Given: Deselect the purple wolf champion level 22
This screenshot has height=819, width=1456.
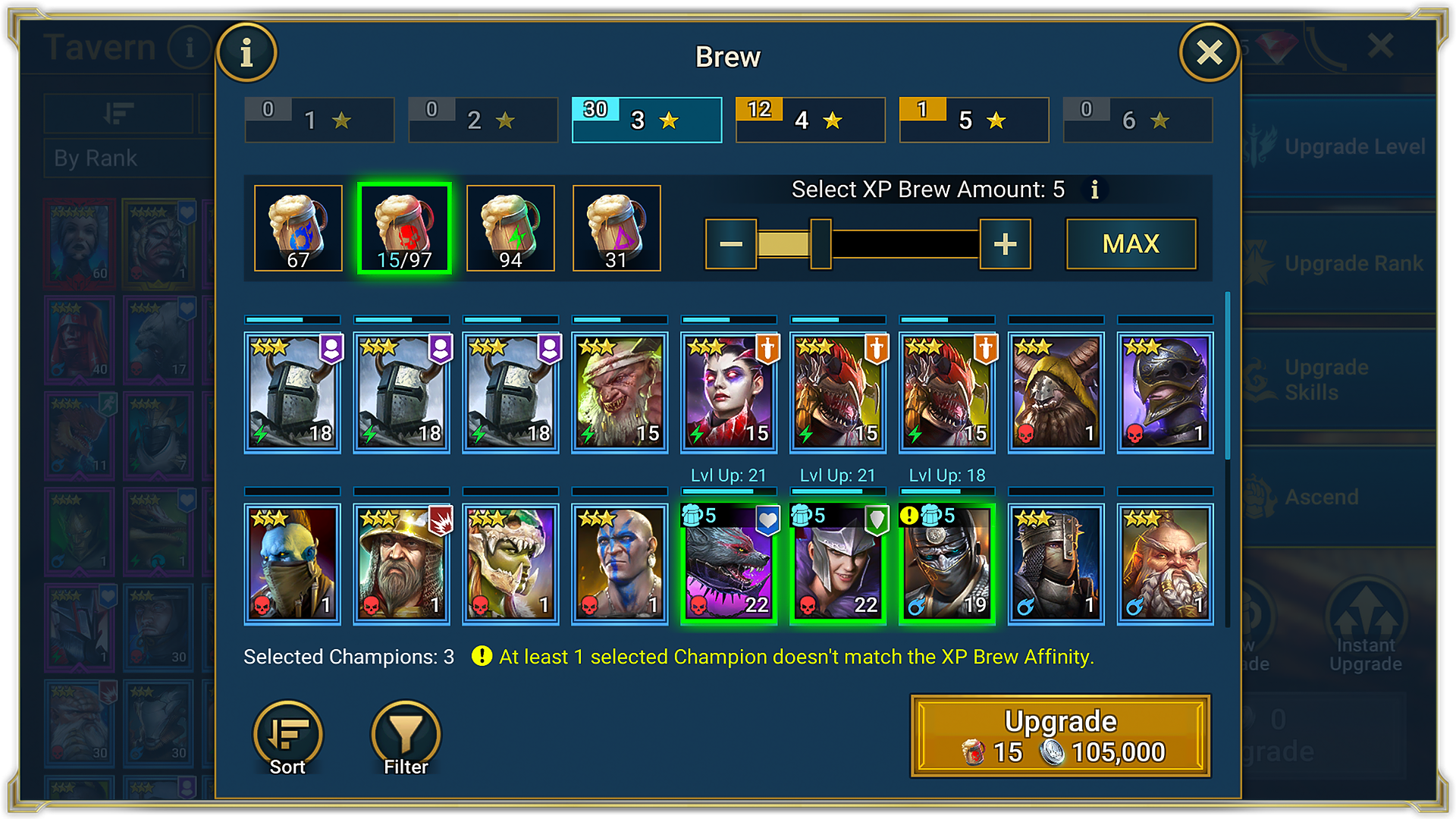Looking at the screenshot, I should (729, 564).
